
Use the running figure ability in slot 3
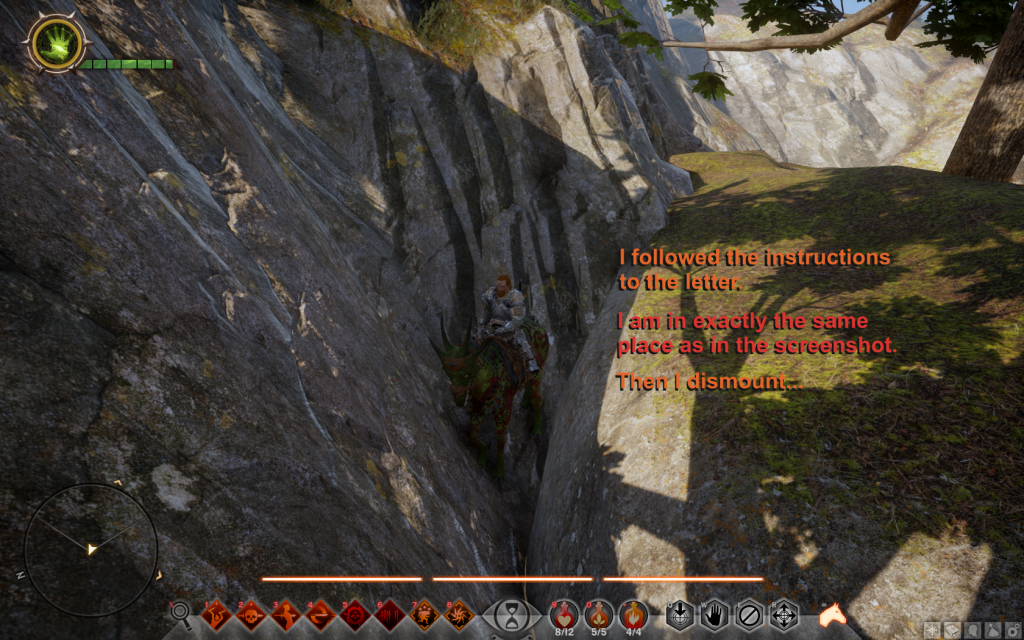286,614
